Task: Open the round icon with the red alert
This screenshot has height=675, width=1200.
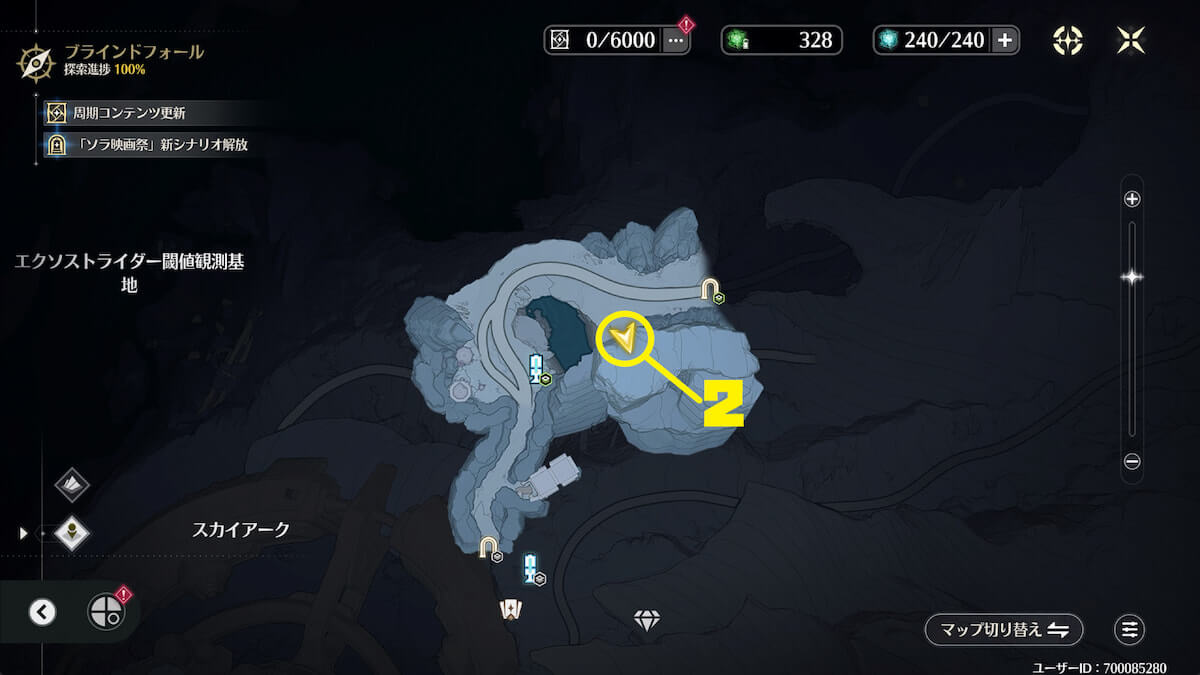Action: (x=105, y=611)
